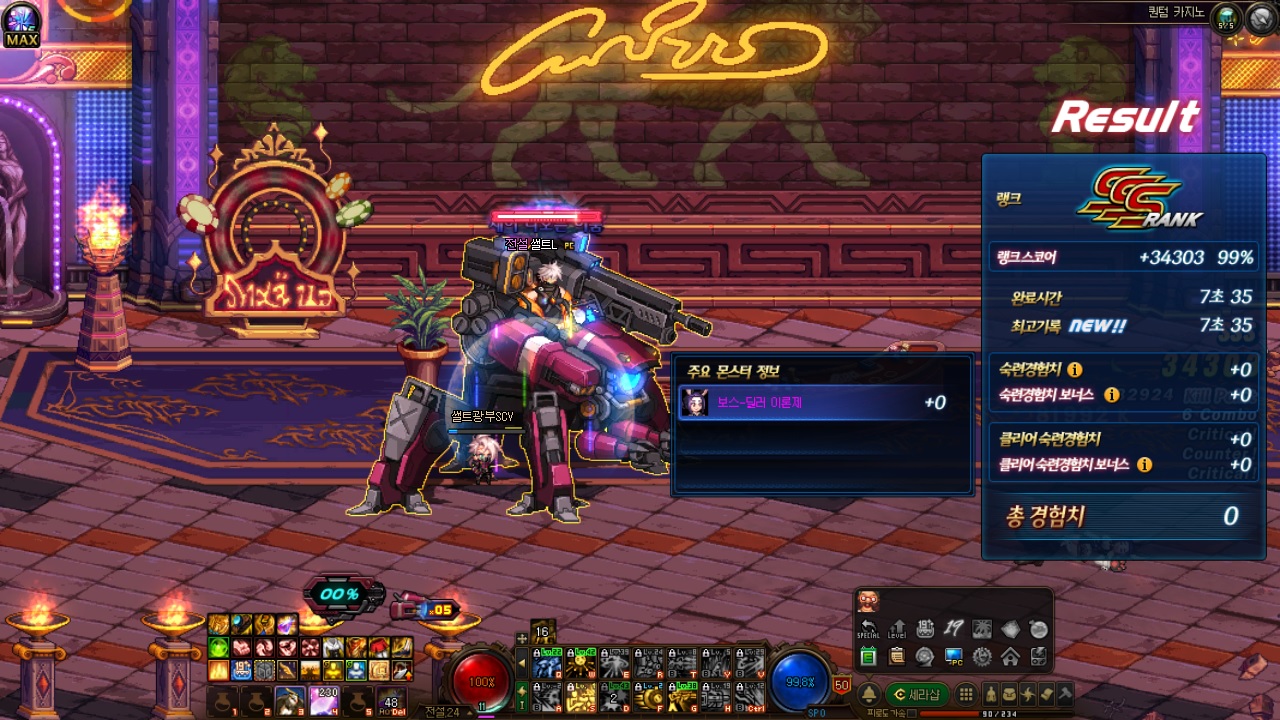Click the hammer icon in the menu bar
1280x720 pixels.
[x=1065, y=694]
